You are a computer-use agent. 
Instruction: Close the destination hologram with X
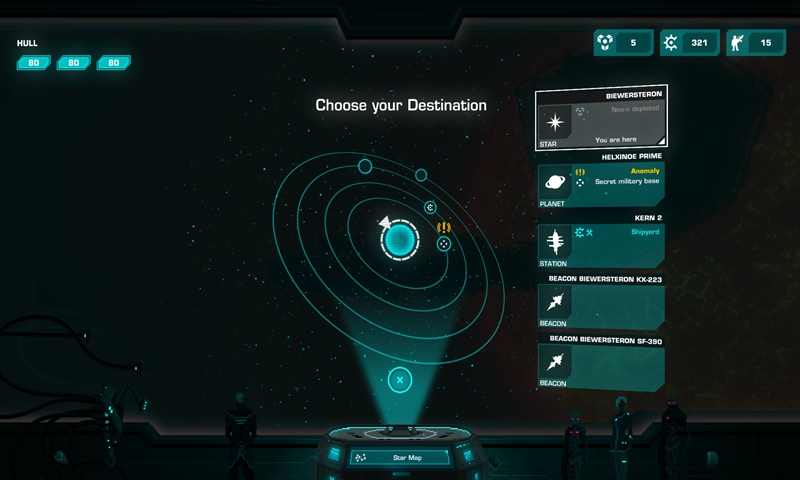click(x=399, y=380)
